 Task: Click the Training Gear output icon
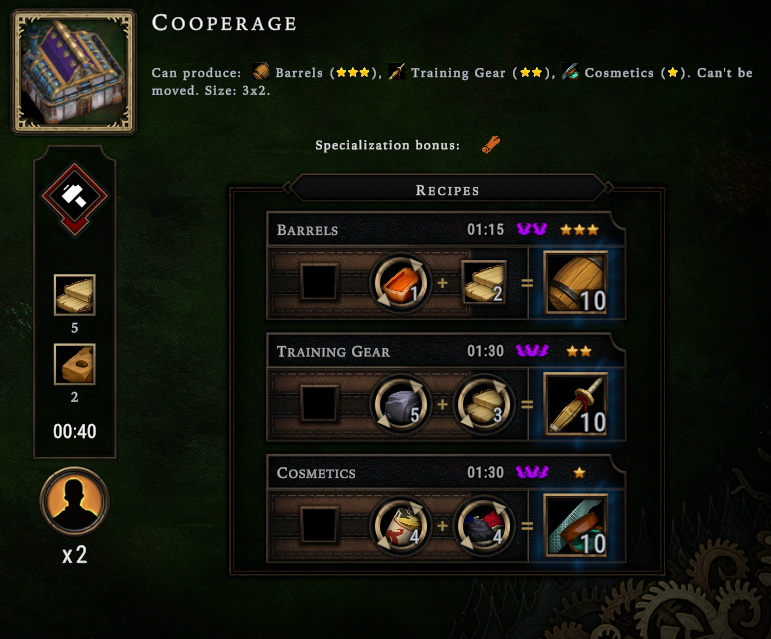pyautogui.click(x=576, y=404)
